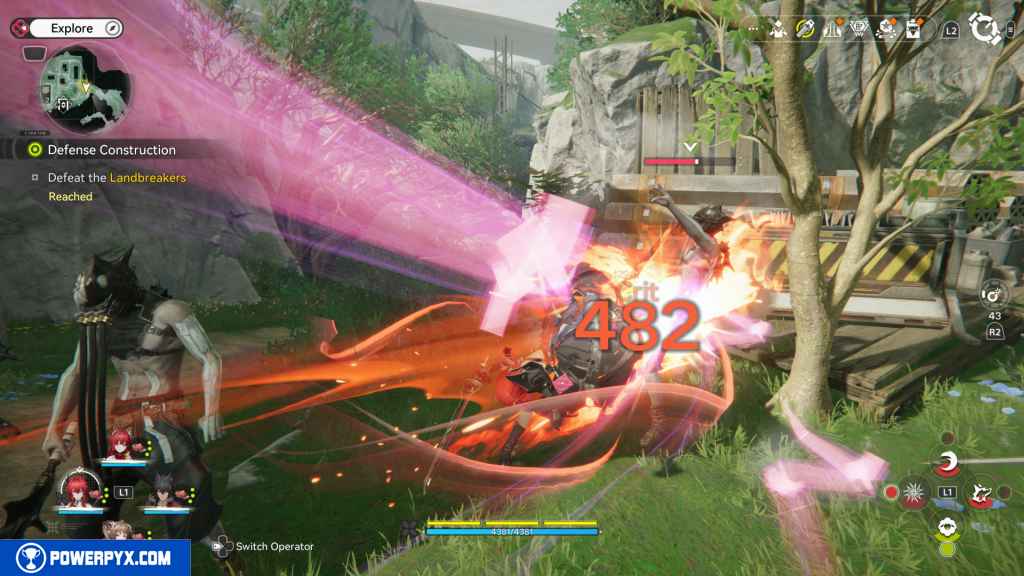Open the large ring menu icon
Image resolution: width=1024 pixels, height=576 pixels.
click(x=985, y=30)
